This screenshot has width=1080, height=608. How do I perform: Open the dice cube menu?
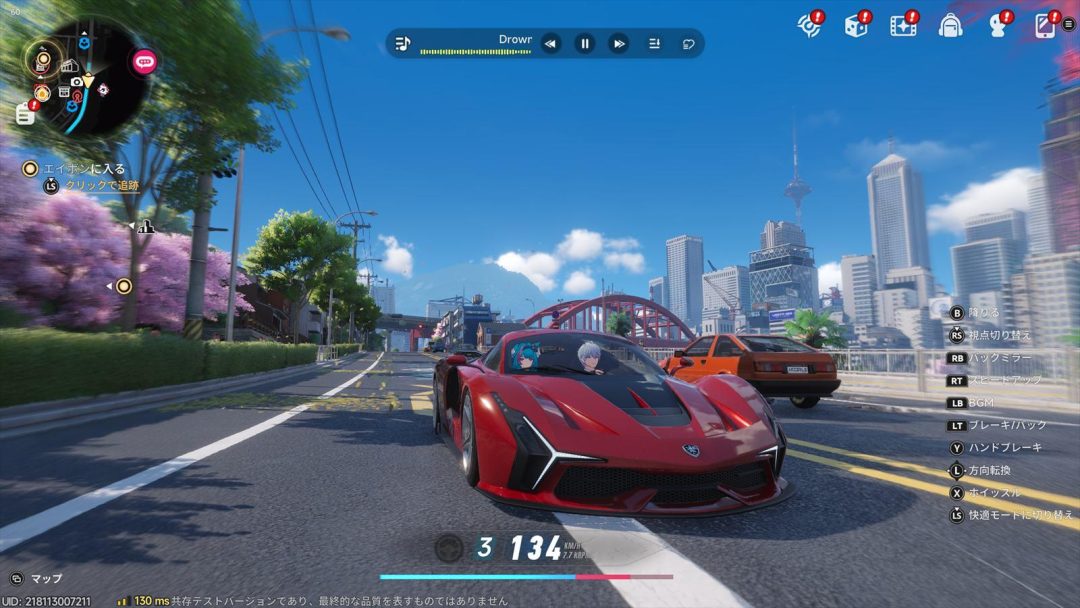(x=856, y=25)
